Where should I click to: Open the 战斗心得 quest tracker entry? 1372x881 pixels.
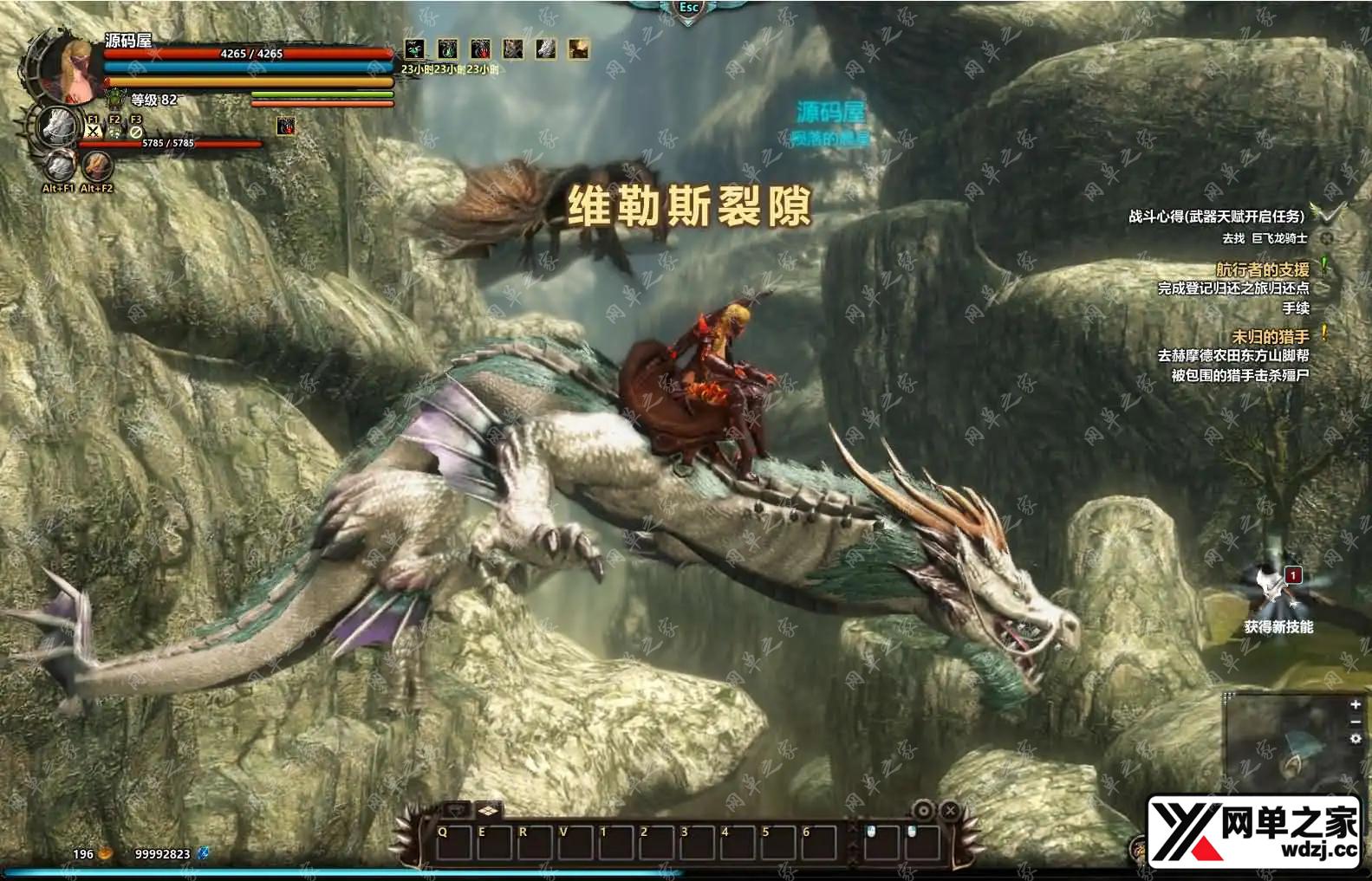[x=1215, y=217]
